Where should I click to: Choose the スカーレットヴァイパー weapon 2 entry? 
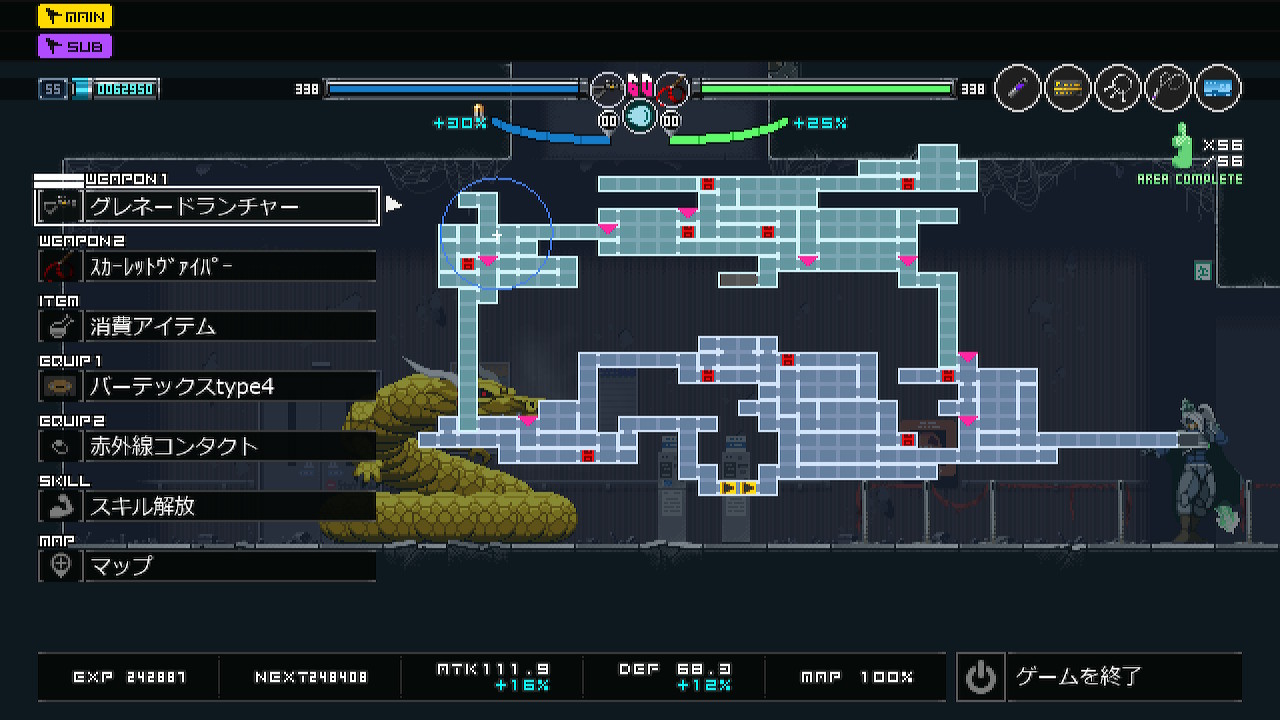207,267
